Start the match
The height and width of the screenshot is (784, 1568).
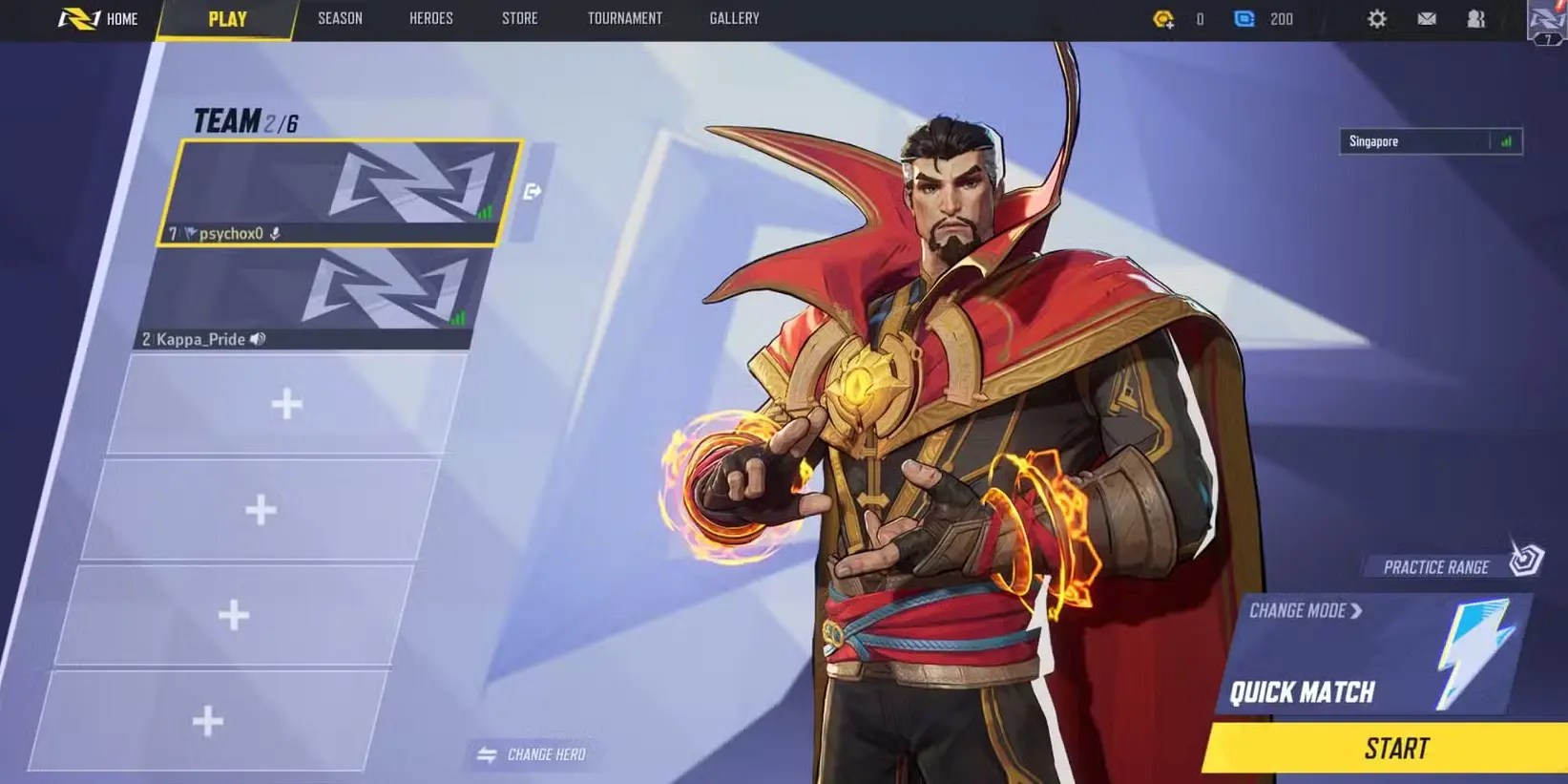click(x=1395, y=749)
